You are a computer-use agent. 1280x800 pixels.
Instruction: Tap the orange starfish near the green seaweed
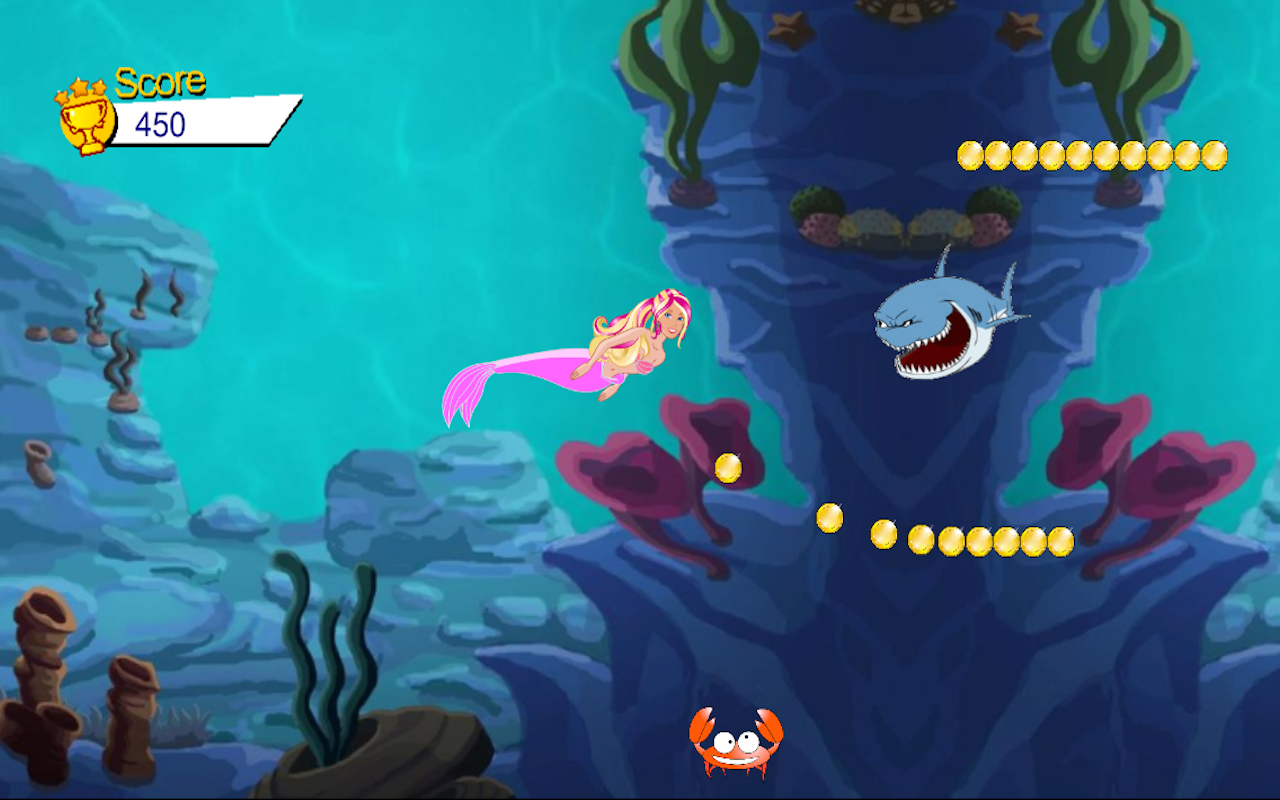[x=1018, y=30]
